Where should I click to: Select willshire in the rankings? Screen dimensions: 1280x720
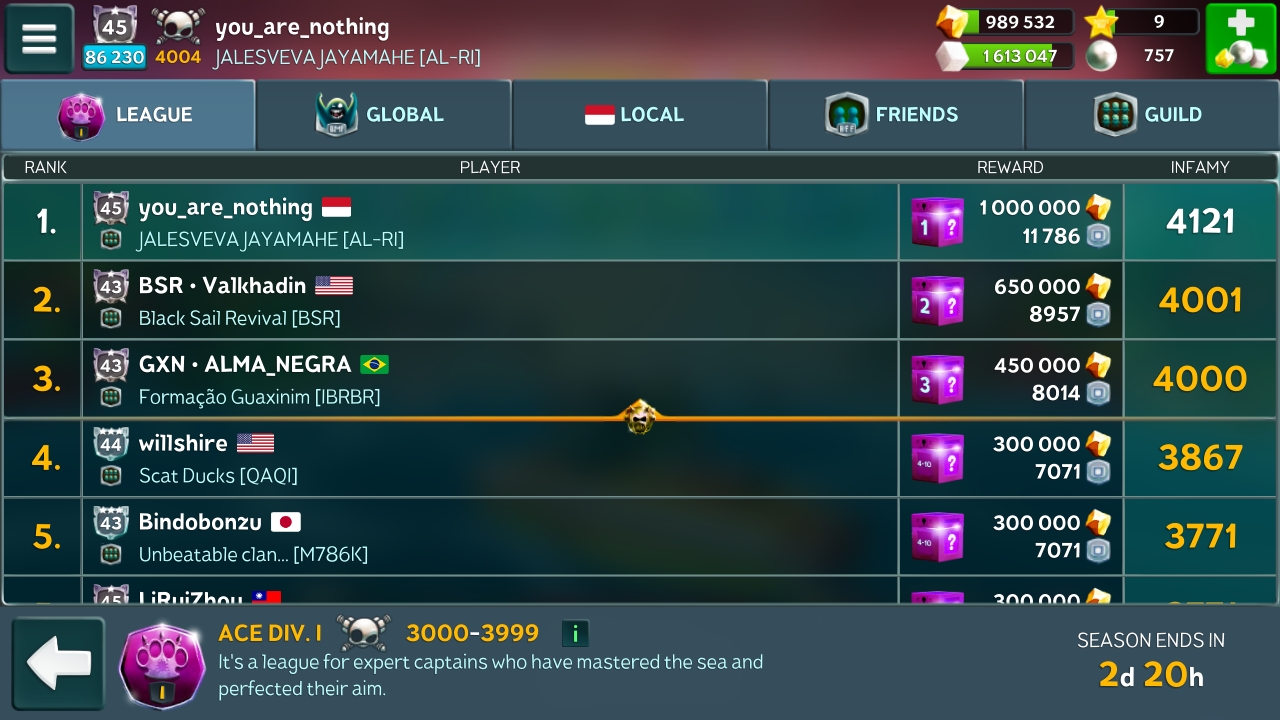tap(490, 458)
